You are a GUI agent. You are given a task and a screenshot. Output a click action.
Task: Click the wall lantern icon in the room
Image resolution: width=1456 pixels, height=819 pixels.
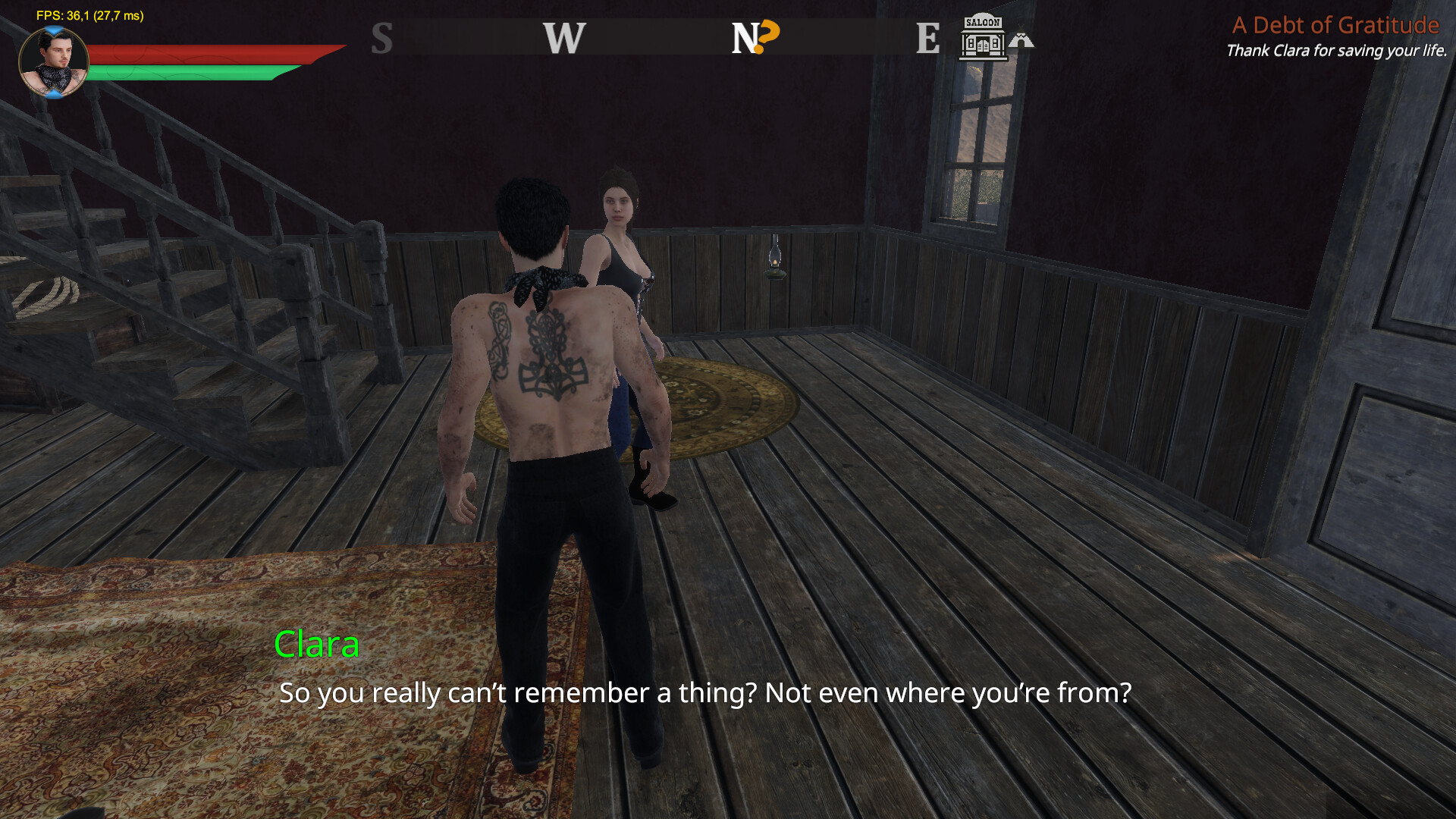(x=775, y=256)
